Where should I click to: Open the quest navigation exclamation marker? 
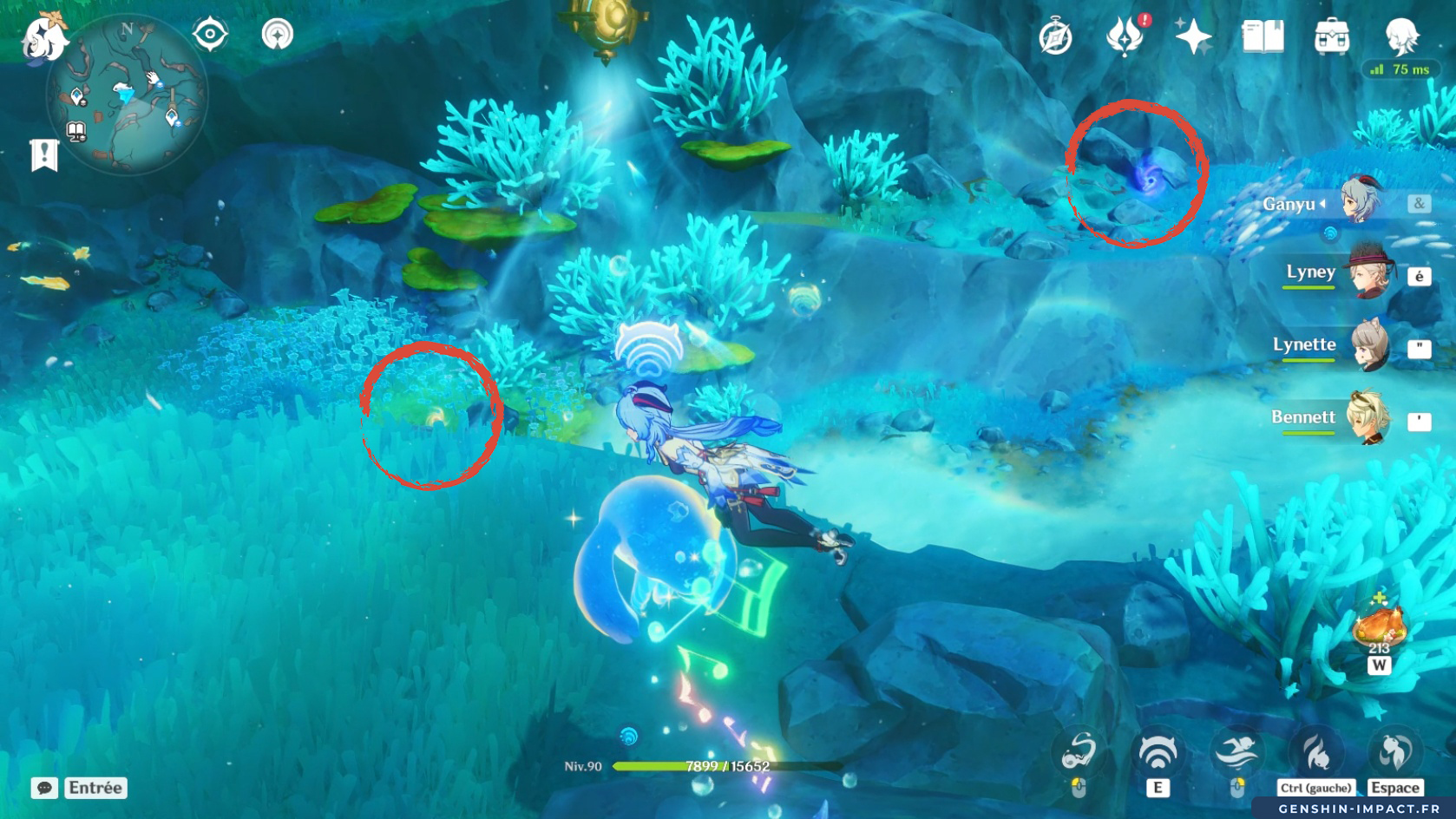44,155
